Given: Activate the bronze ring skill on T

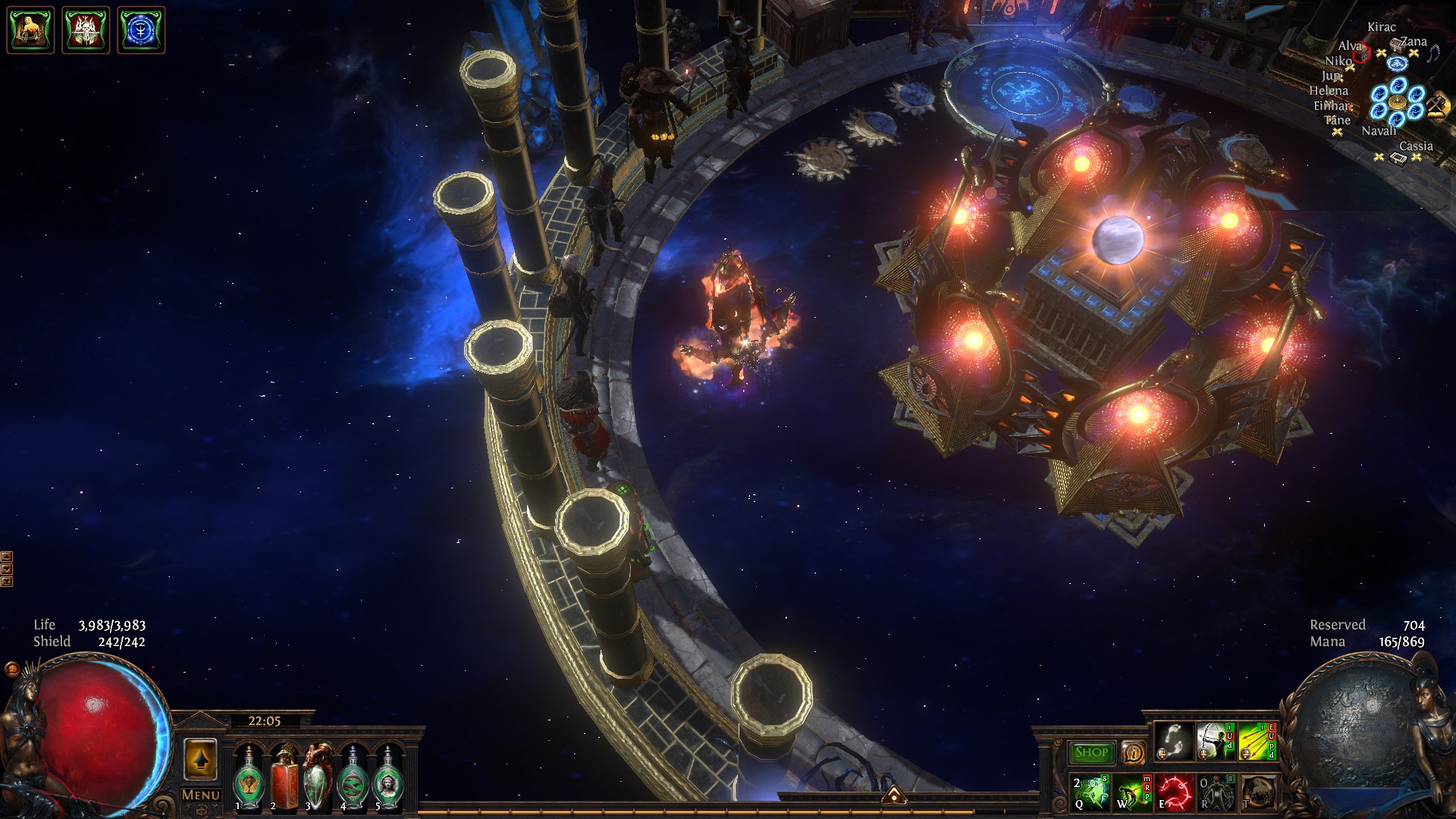Looking at the screenshot, I should [x=1257, y=792].
